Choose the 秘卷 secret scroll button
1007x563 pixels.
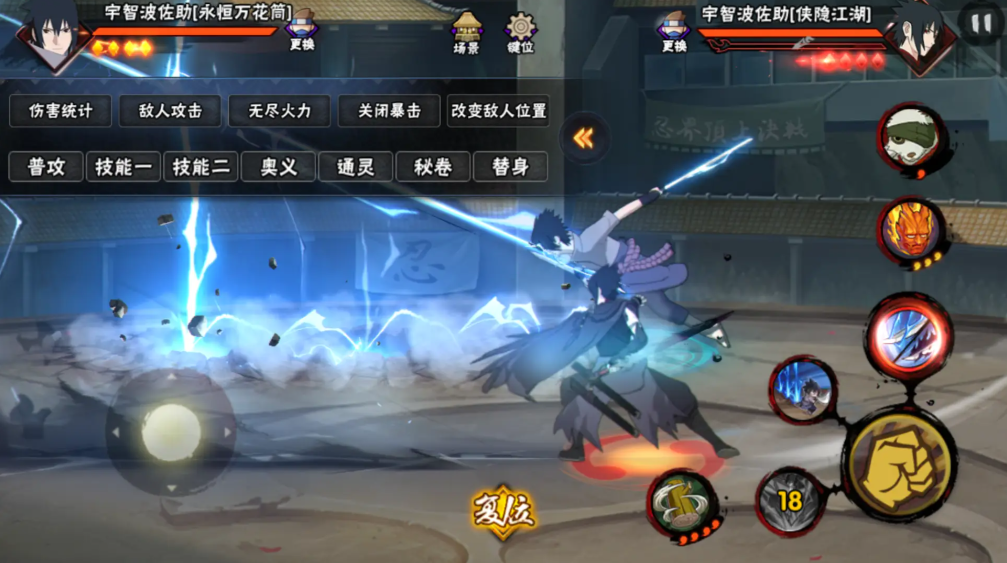tap(432, 167)
